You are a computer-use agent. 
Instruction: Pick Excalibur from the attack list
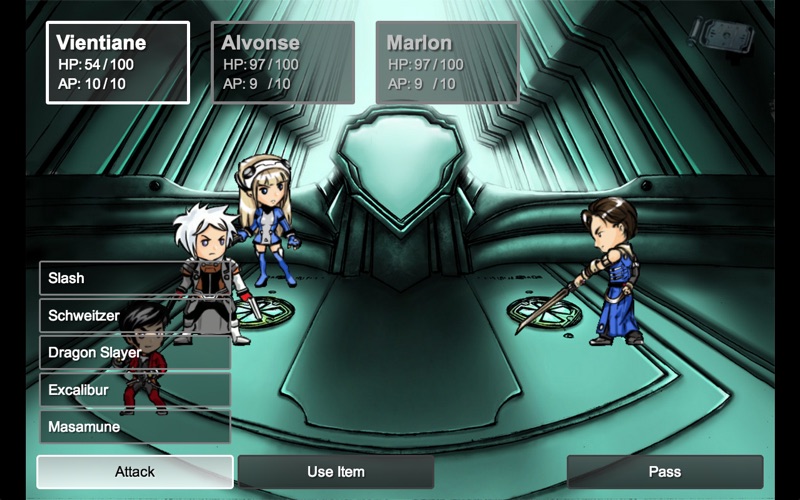135,390
